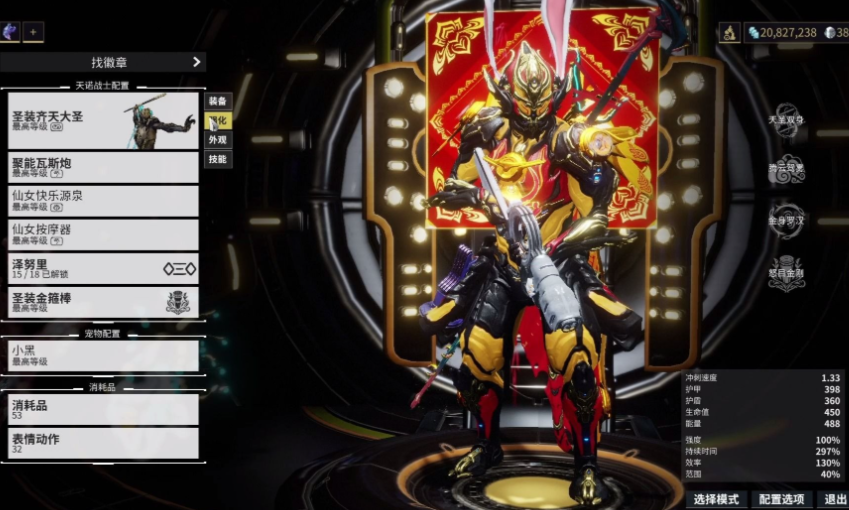This screenshot has width=849, height=510.
Task: Click the plus loadout tab button
Action: coord(33,31)
